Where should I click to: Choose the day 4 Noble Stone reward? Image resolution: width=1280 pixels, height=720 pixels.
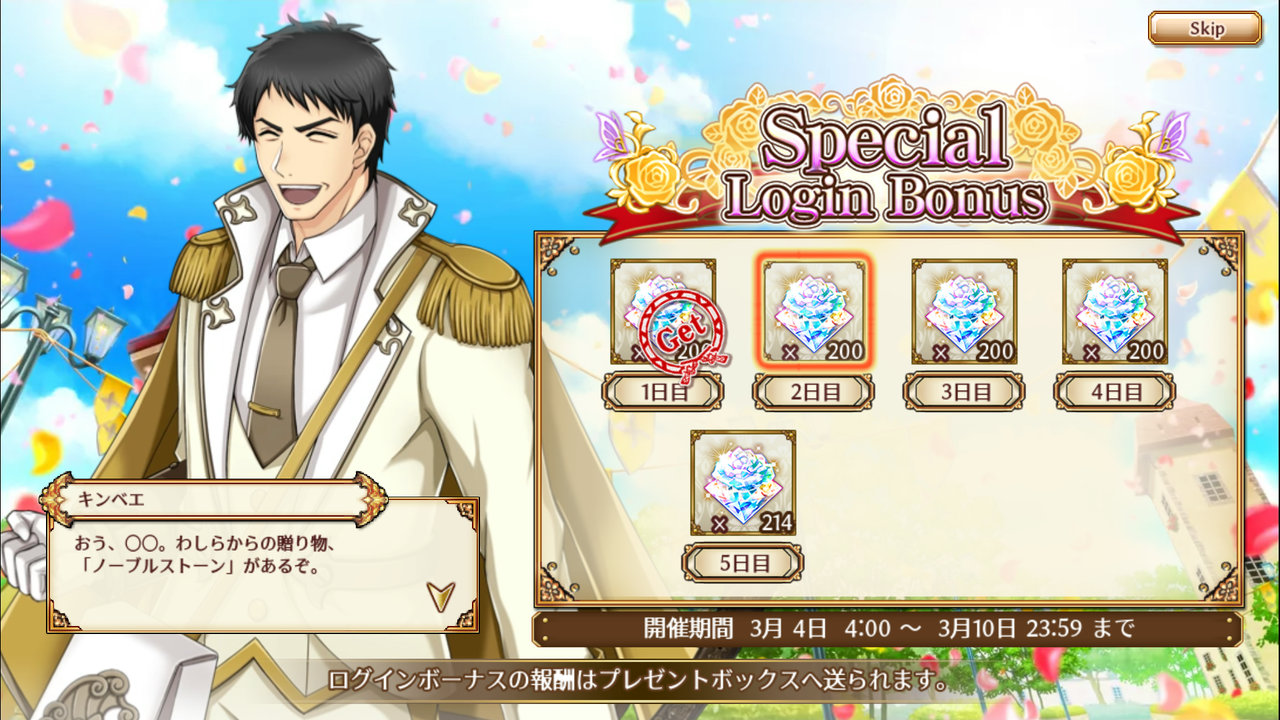[1114, 311]
